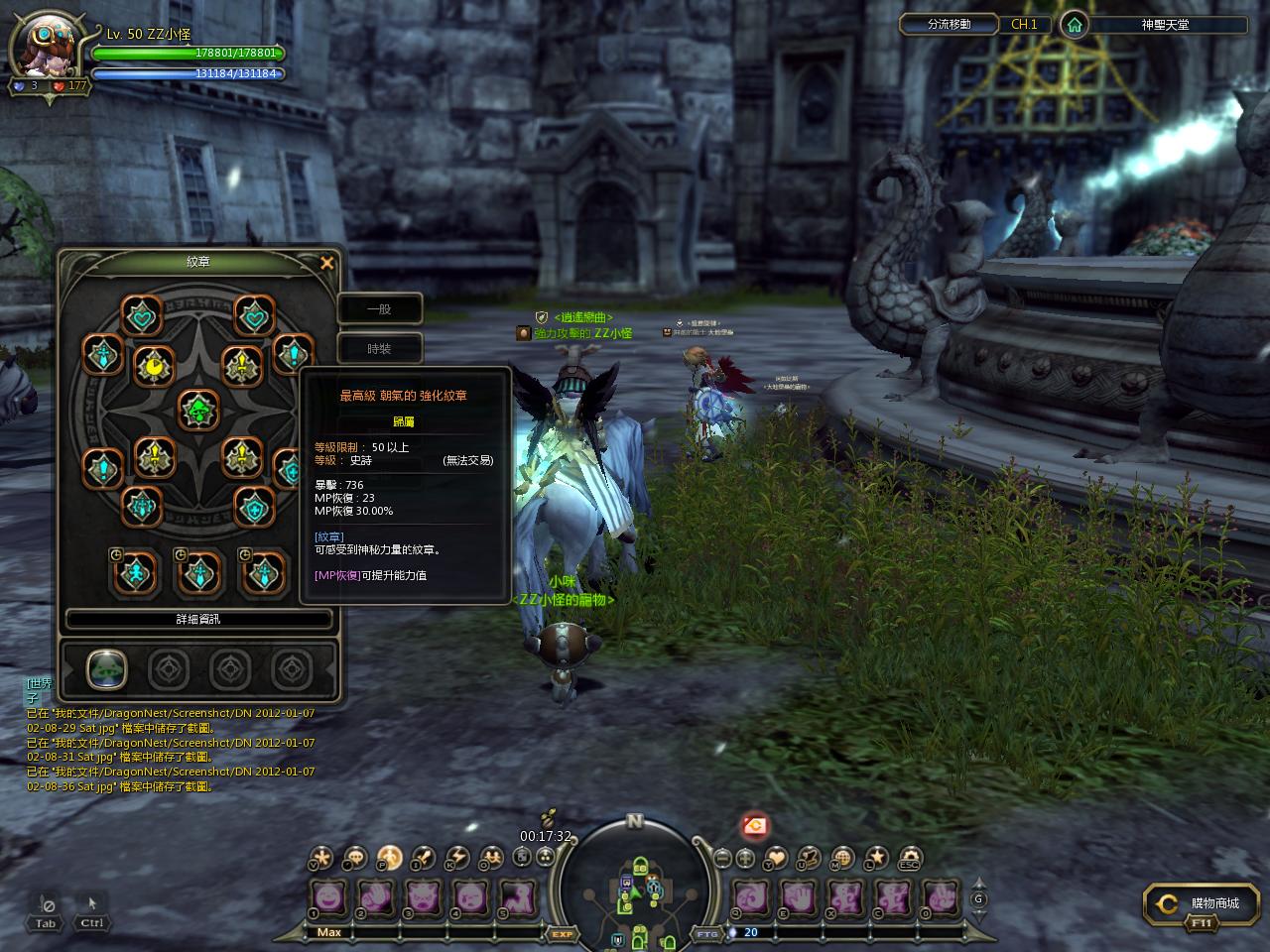
Task: Open the globe icon marked M
Action: click(842, 858)
